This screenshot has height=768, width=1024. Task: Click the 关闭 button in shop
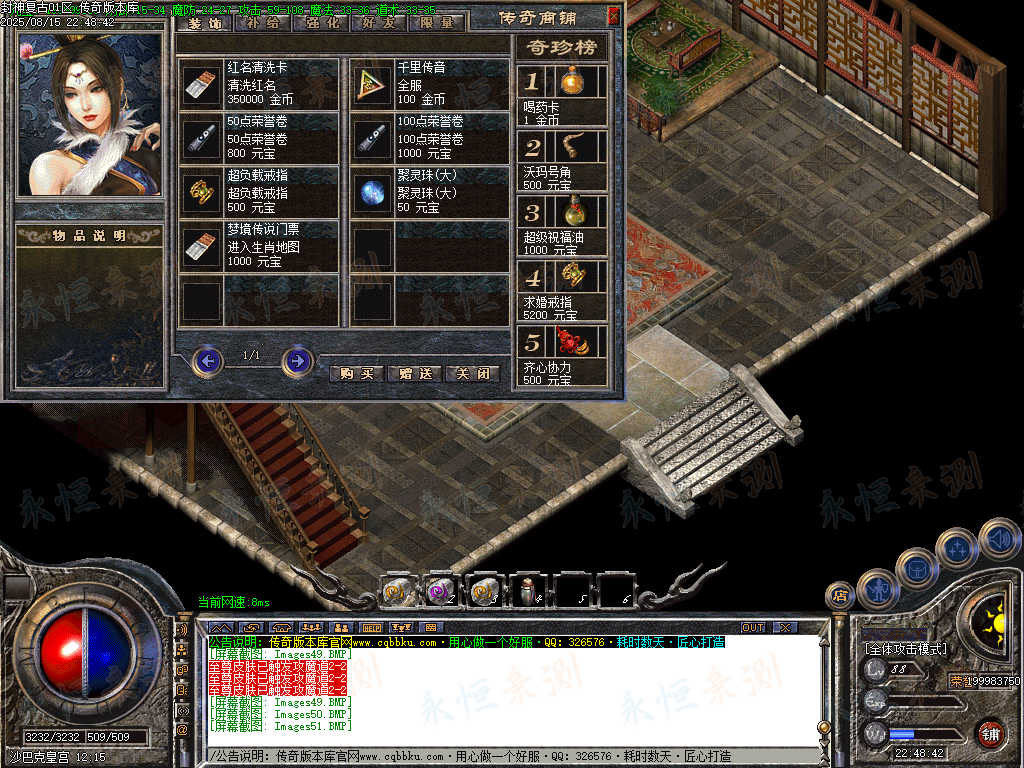tap(472, 373)
